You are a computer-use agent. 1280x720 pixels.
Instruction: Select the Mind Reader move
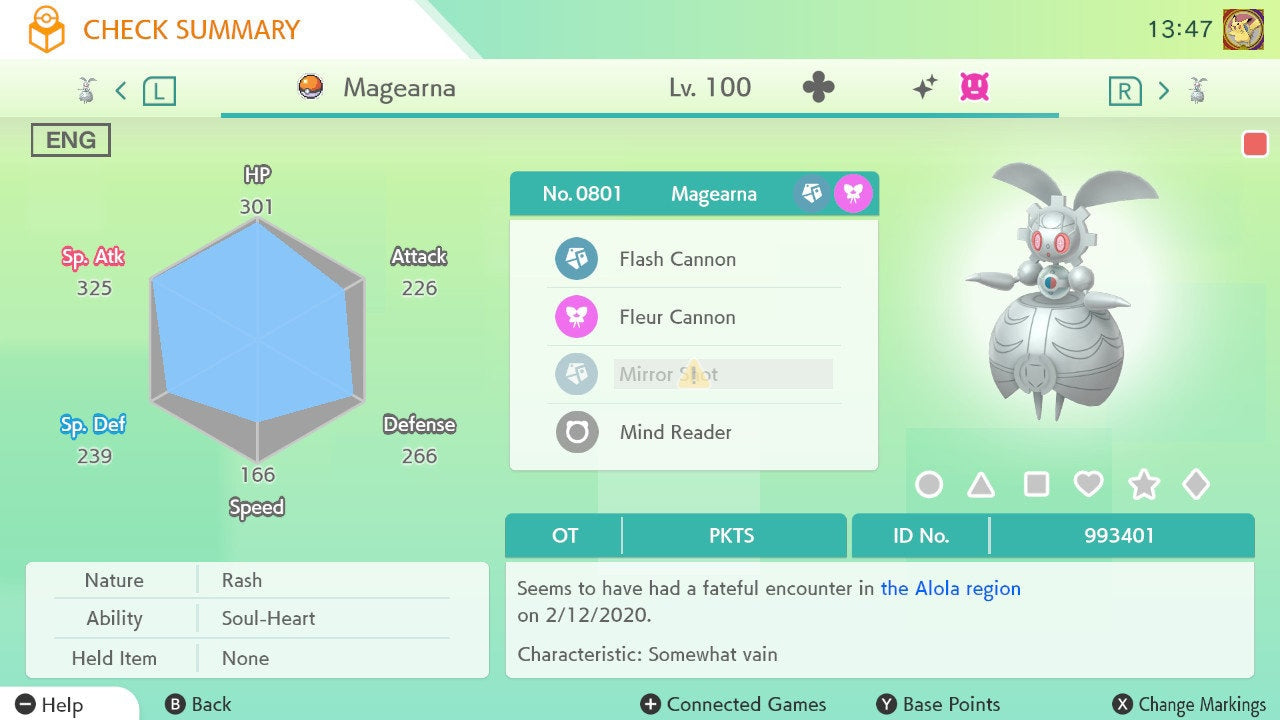675,433
